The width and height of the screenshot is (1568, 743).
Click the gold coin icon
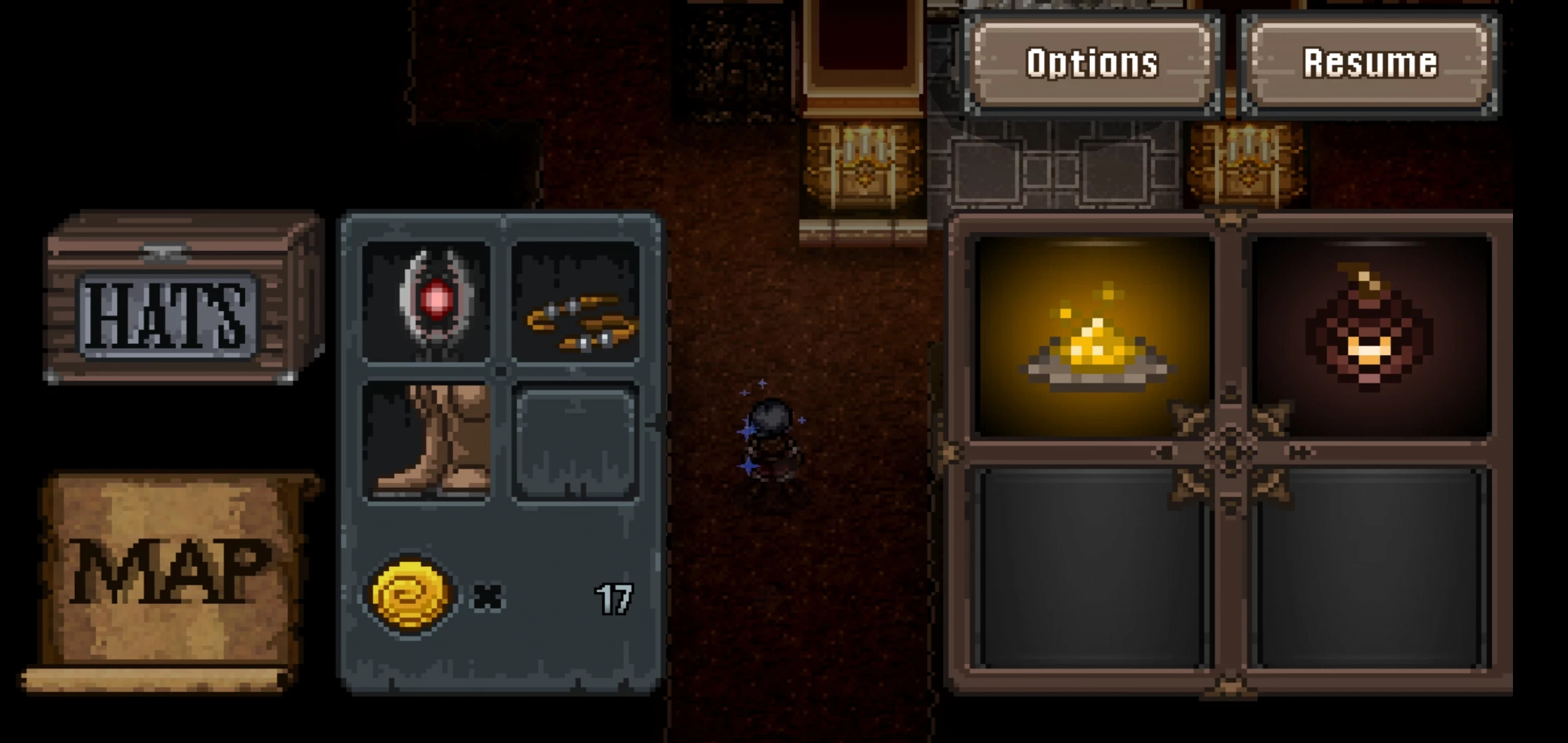click(411, 594)
